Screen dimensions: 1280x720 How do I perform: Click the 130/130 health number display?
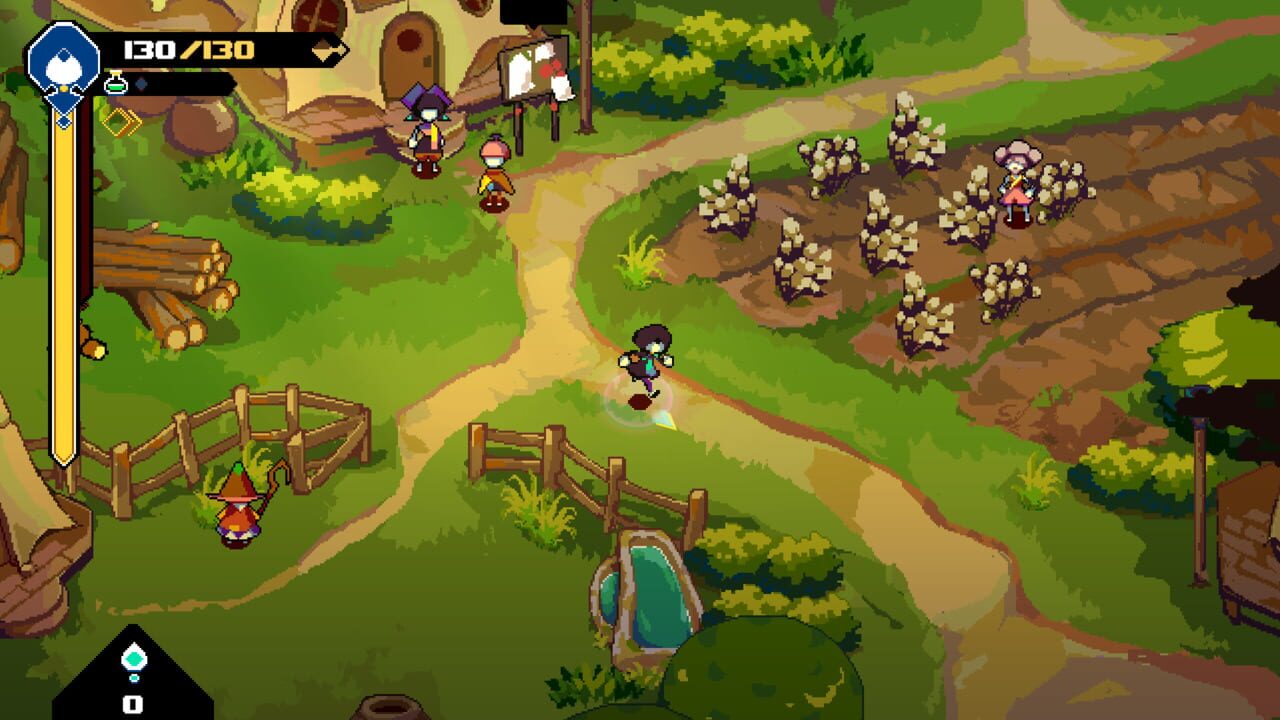(x=188, y=48)
